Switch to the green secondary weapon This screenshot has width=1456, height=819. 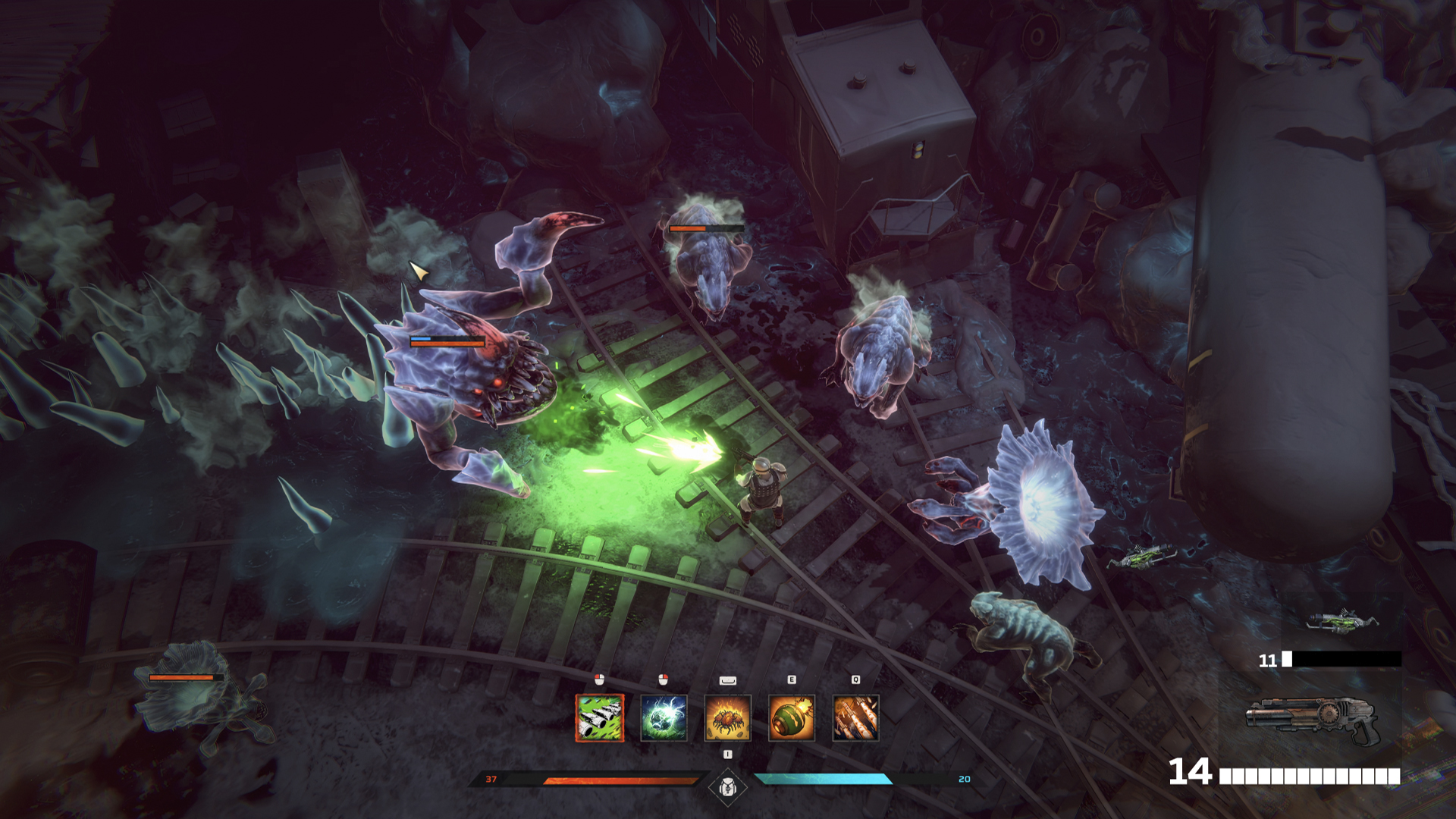(1341, 622)
